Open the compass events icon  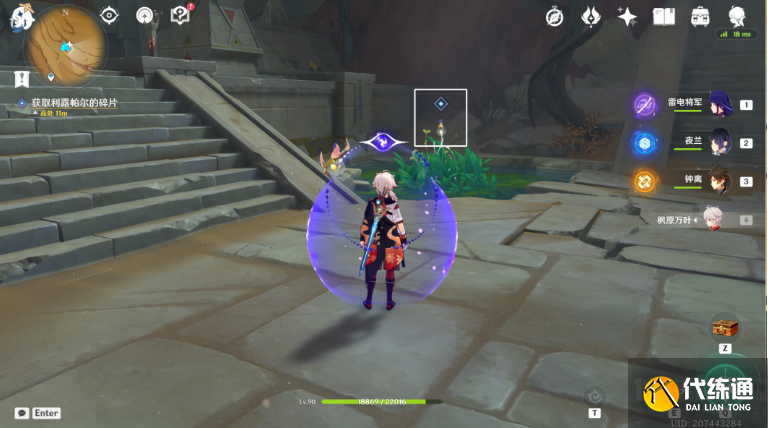coord(556,16)
